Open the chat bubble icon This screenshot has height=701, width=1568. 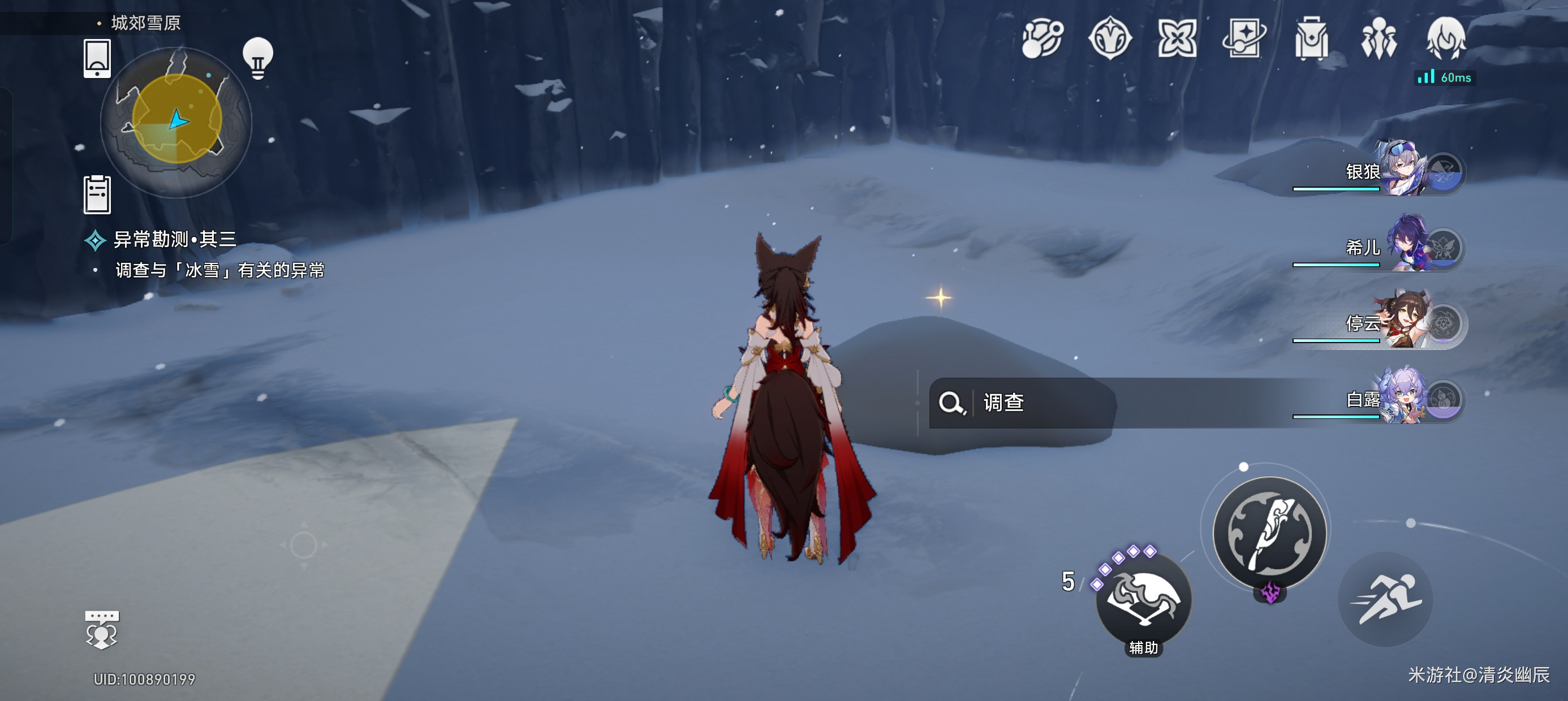coord(102,629)
